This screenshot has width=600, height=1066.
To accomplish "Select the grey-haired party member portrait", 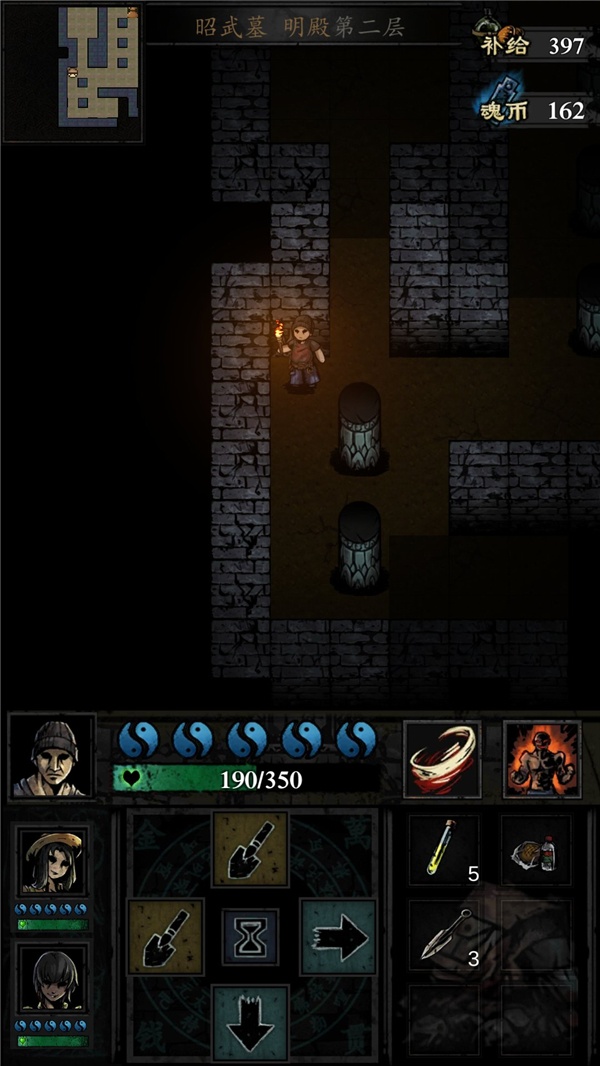I will 52,979.
